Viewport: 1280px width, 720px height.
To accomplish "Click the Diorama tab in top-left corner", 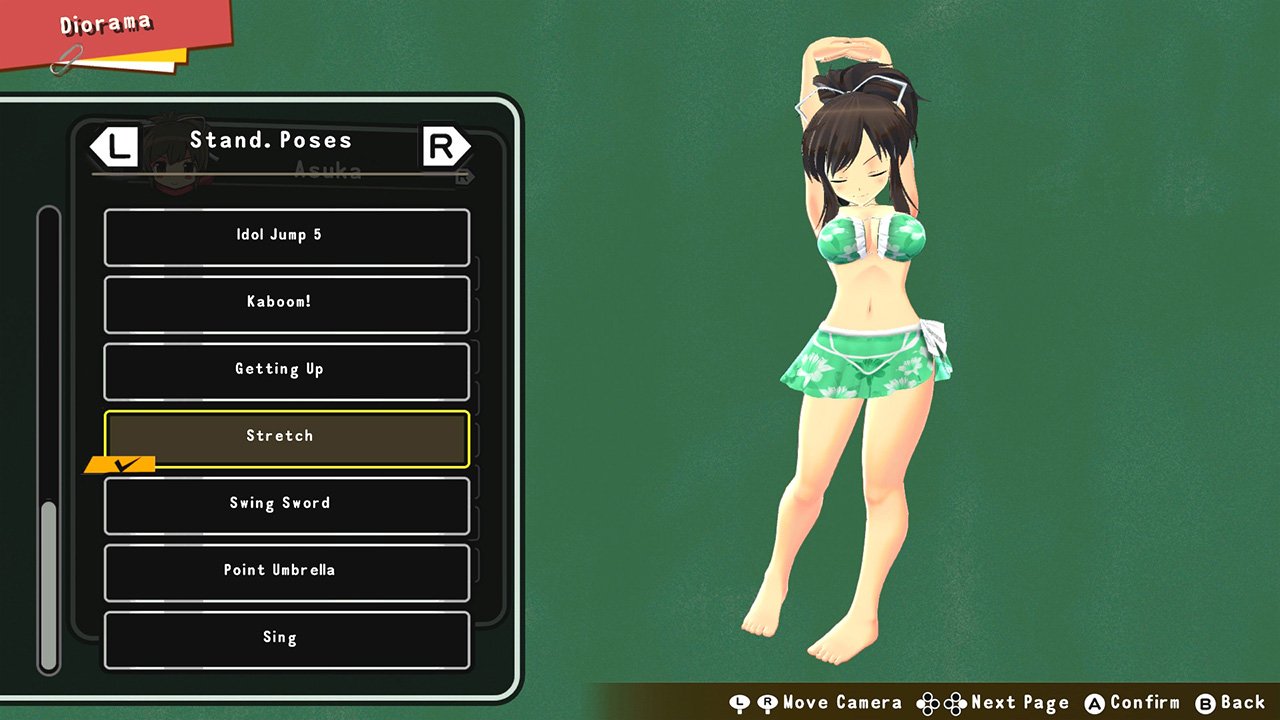I will [x=105, y=25].
